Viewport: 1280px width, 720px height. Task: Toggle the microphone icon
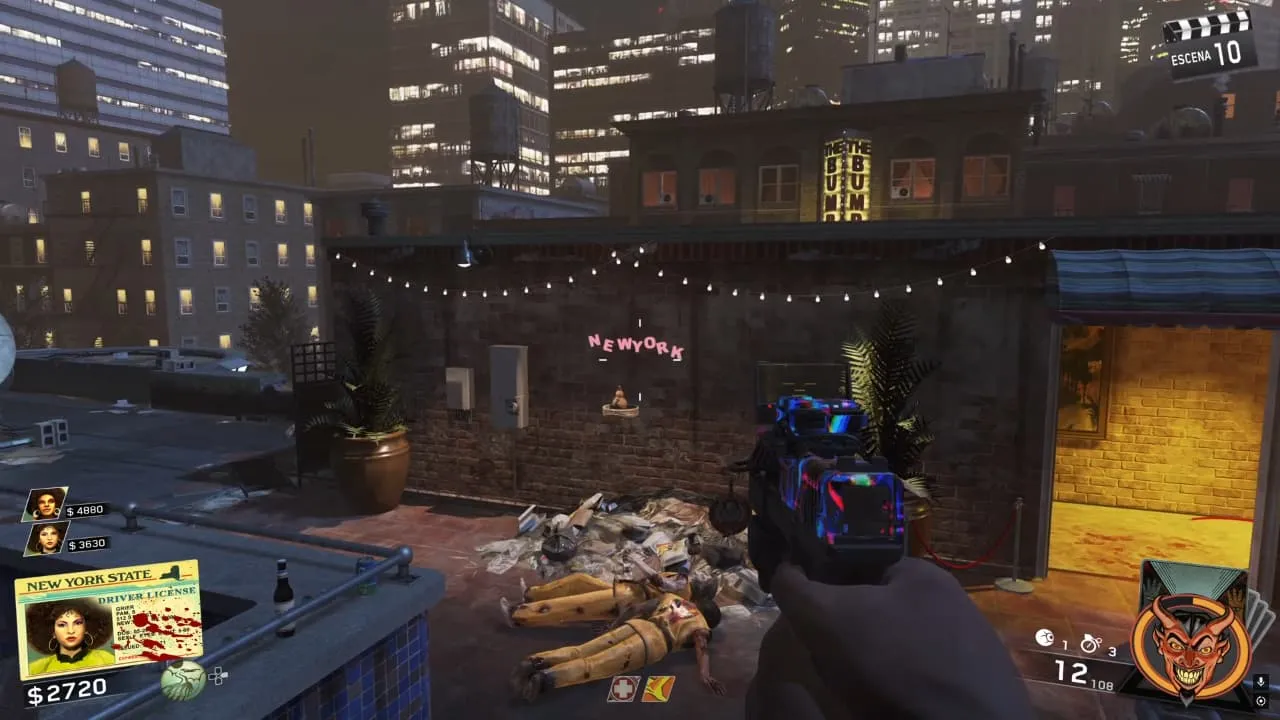click(1261, 682)
